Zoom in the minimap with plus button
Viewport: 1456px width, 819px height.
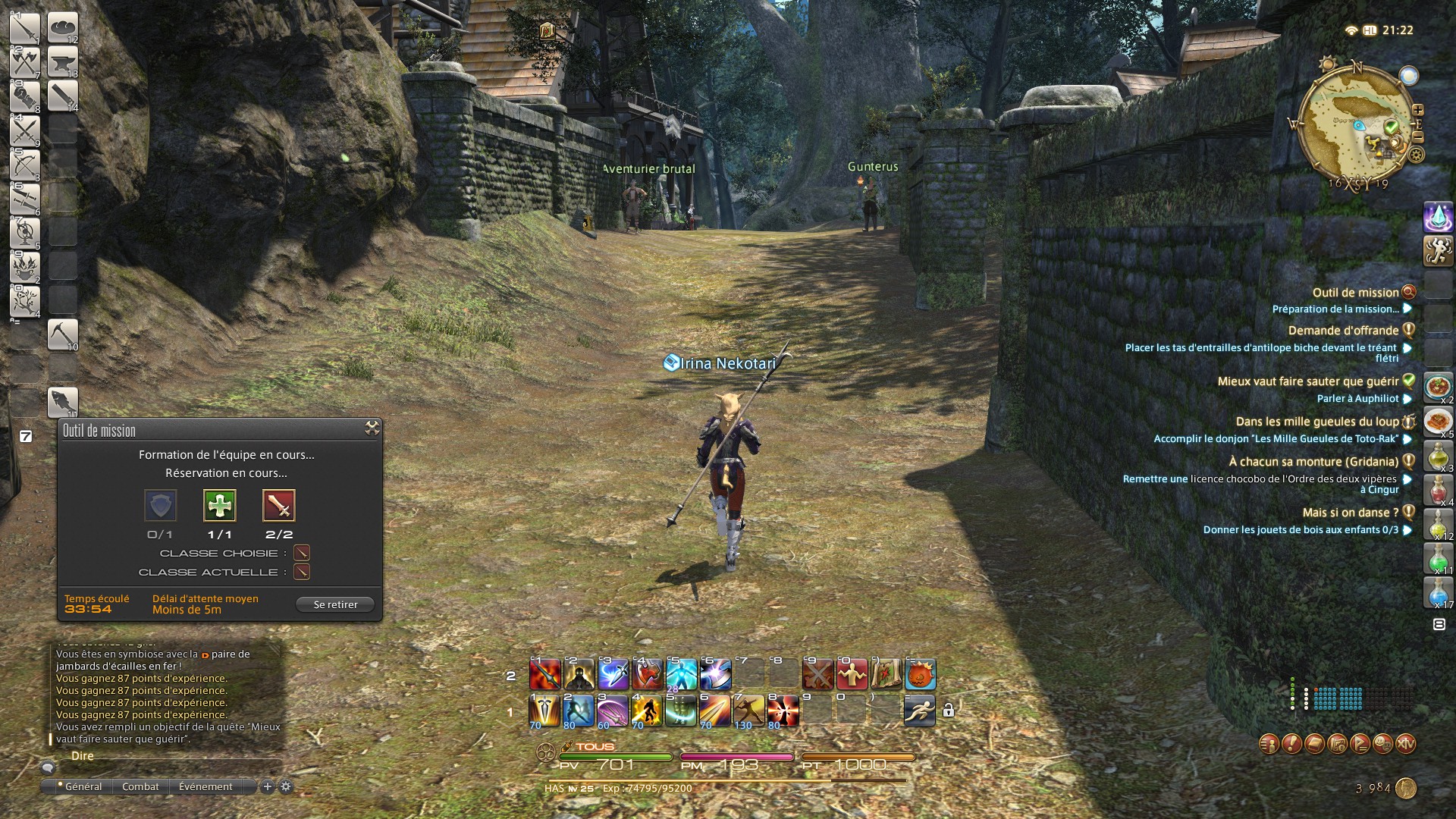click(x=1417, y=110)
